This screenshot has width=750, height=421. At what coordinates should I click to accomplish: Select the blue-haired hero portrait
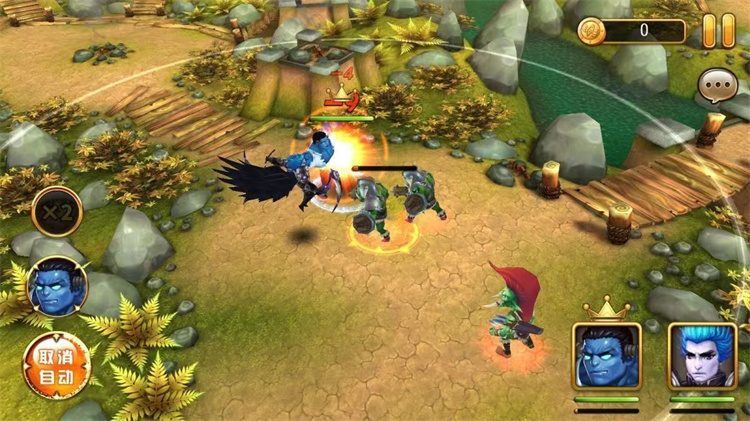click(x=702, y=355)
